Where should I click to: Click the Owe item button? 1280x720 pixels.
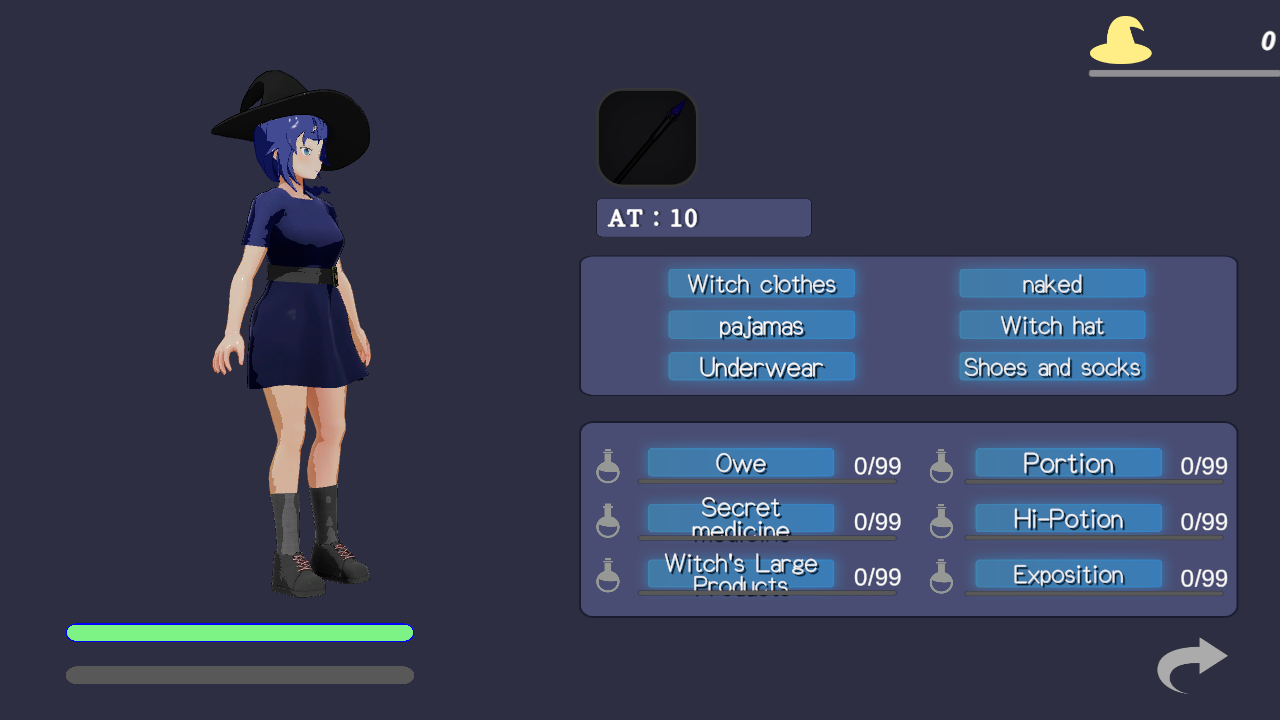point(740,463)
